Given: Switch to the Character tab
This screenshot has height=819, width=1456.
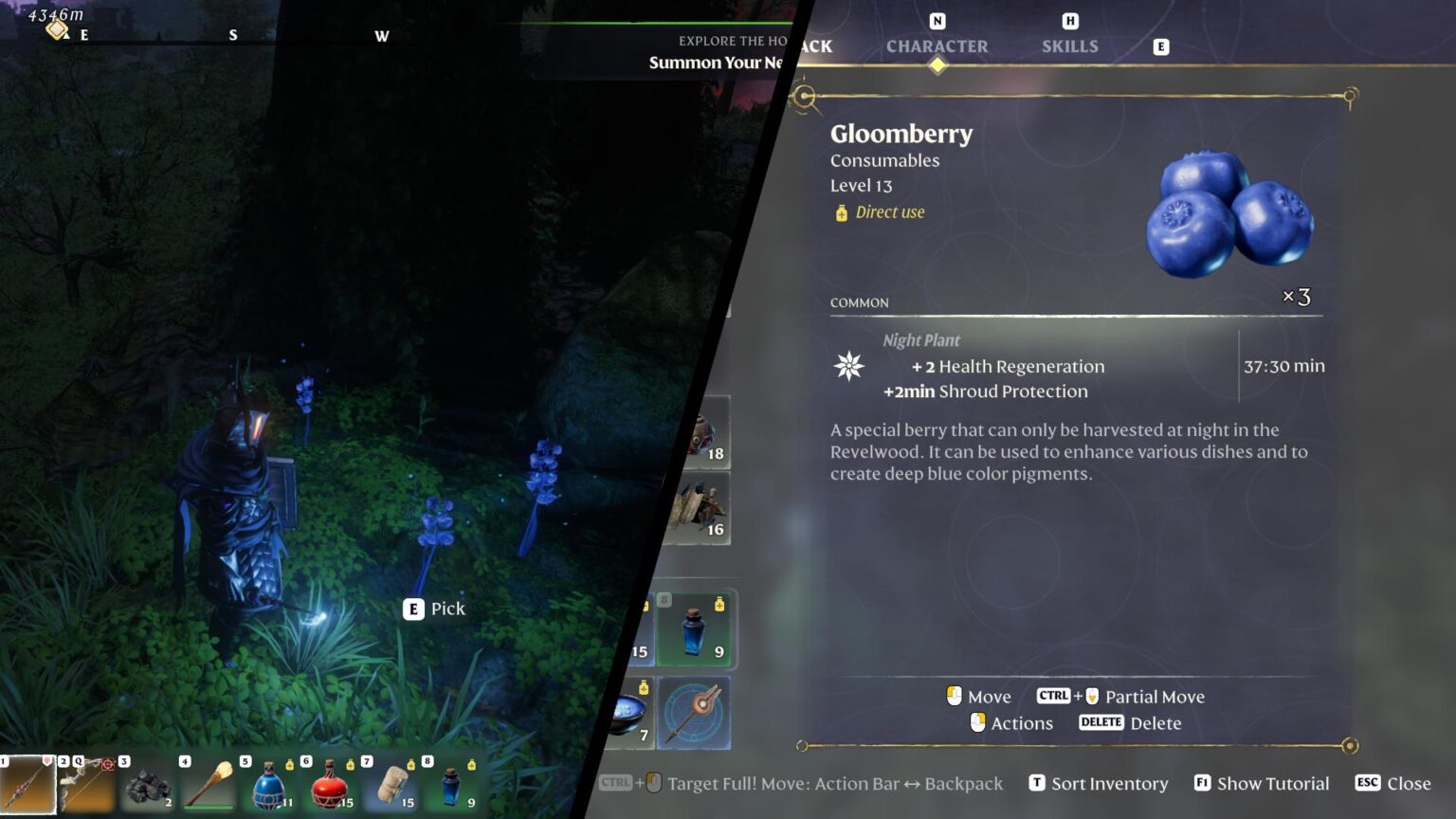Looking at the screenshot, I should pyautogui.click(x=937, y=46).
